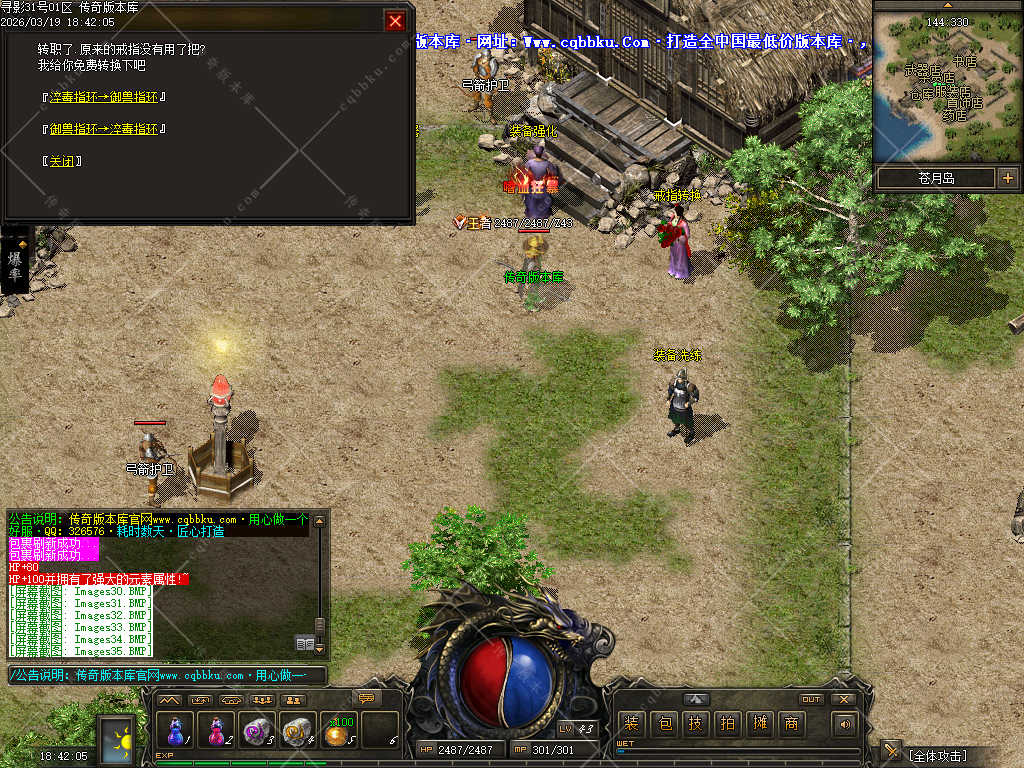
Task: Use the purple scroll in hotbar slot 3
Action: [x=257, y=730]
